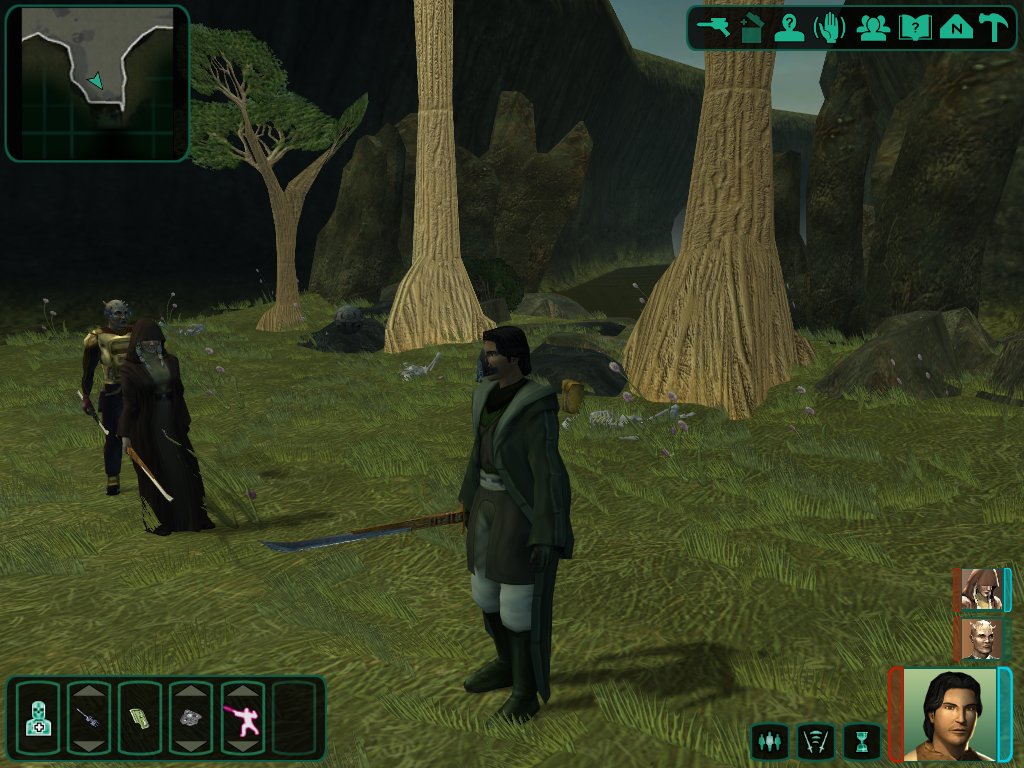Activate the pink lightsaber stance ability
Screen dimensions: 1024x768
[242, 718]
